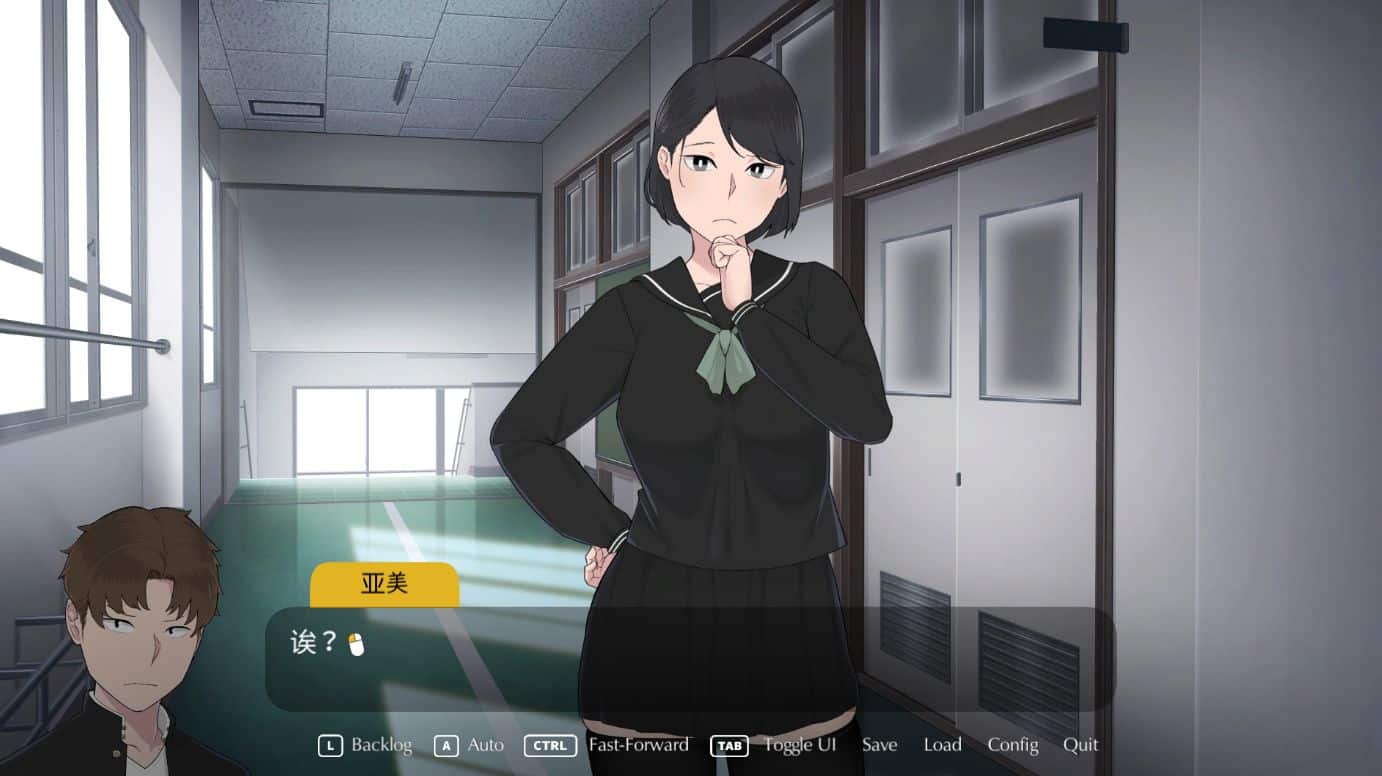Open the Config settings

tap(1012, 745)
